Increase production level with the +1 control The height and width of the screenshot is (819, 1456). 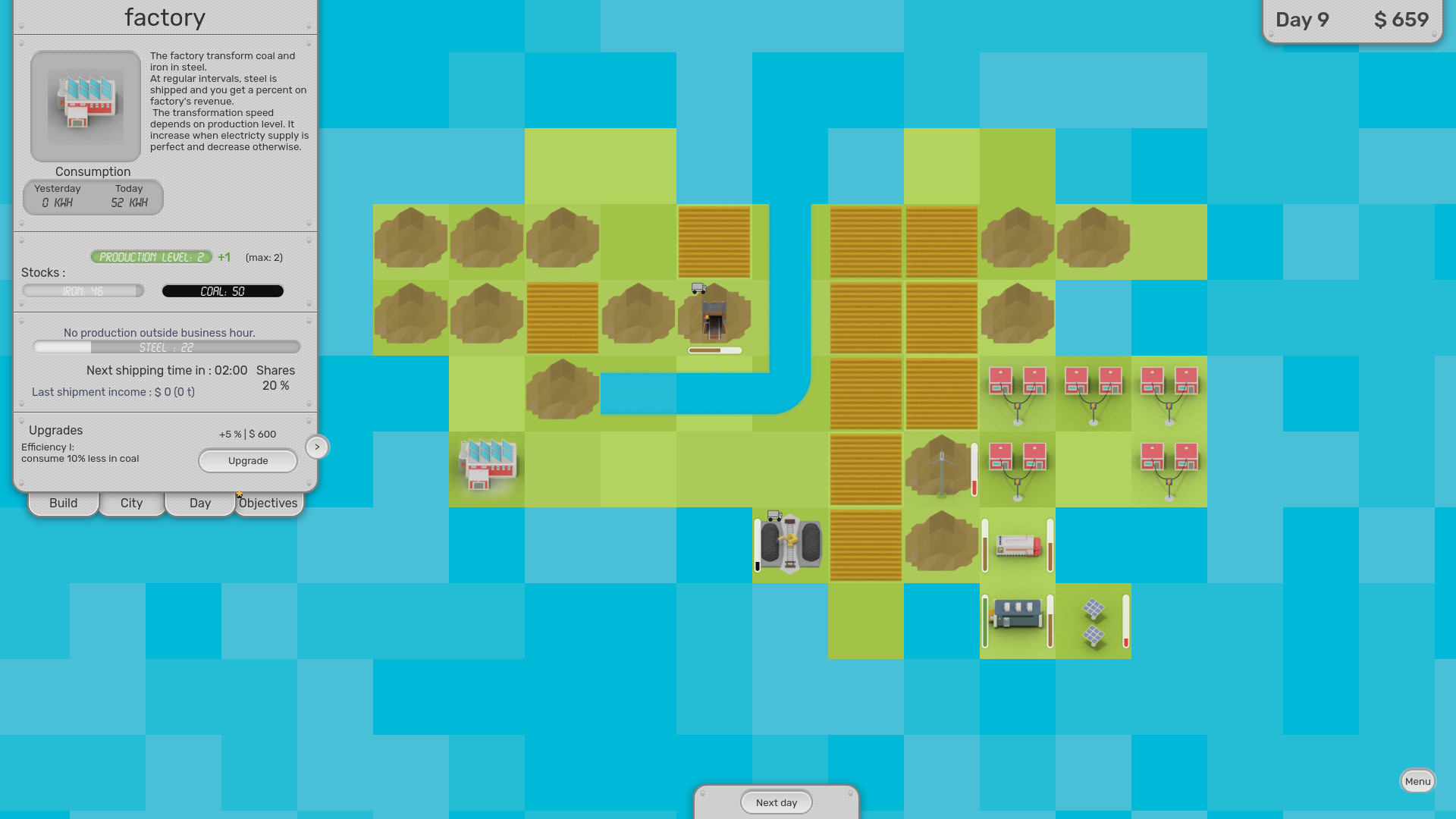point(224,257)
